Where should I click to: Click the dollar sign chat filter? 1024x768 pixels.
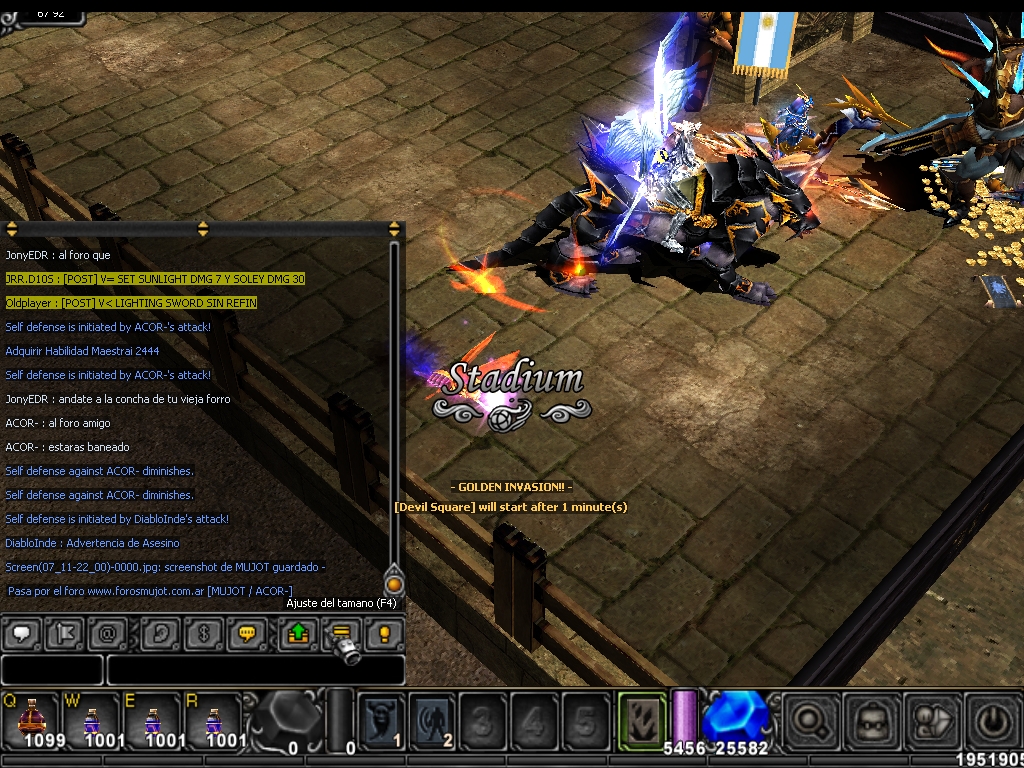tap(203, 633)
